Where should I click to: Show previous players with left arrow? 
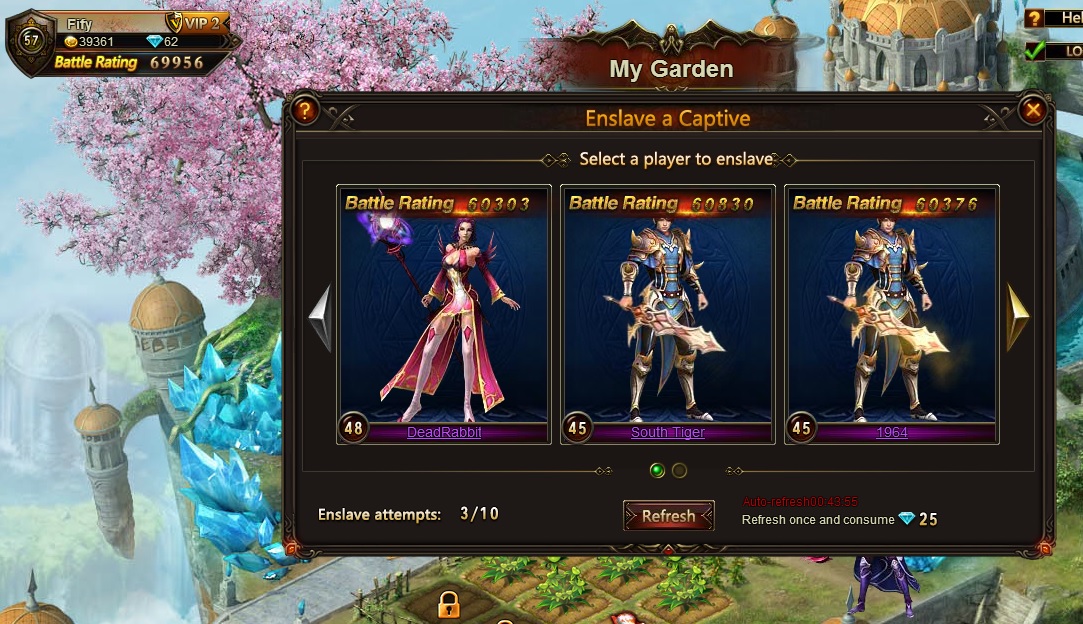click(320, 318)
